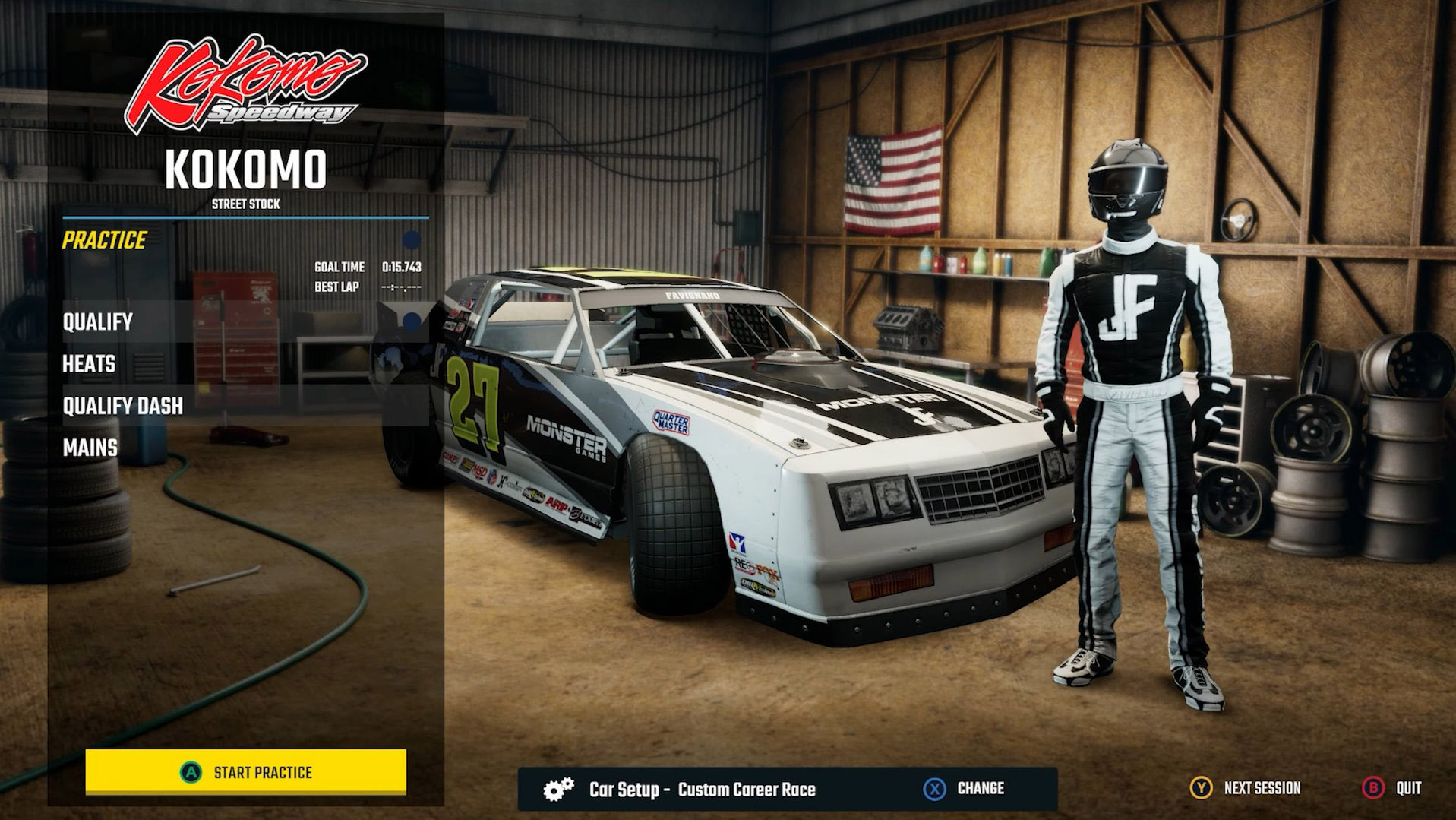1456x820 pixels.
Task: Select the Qualify session
Action: [97, 321]
